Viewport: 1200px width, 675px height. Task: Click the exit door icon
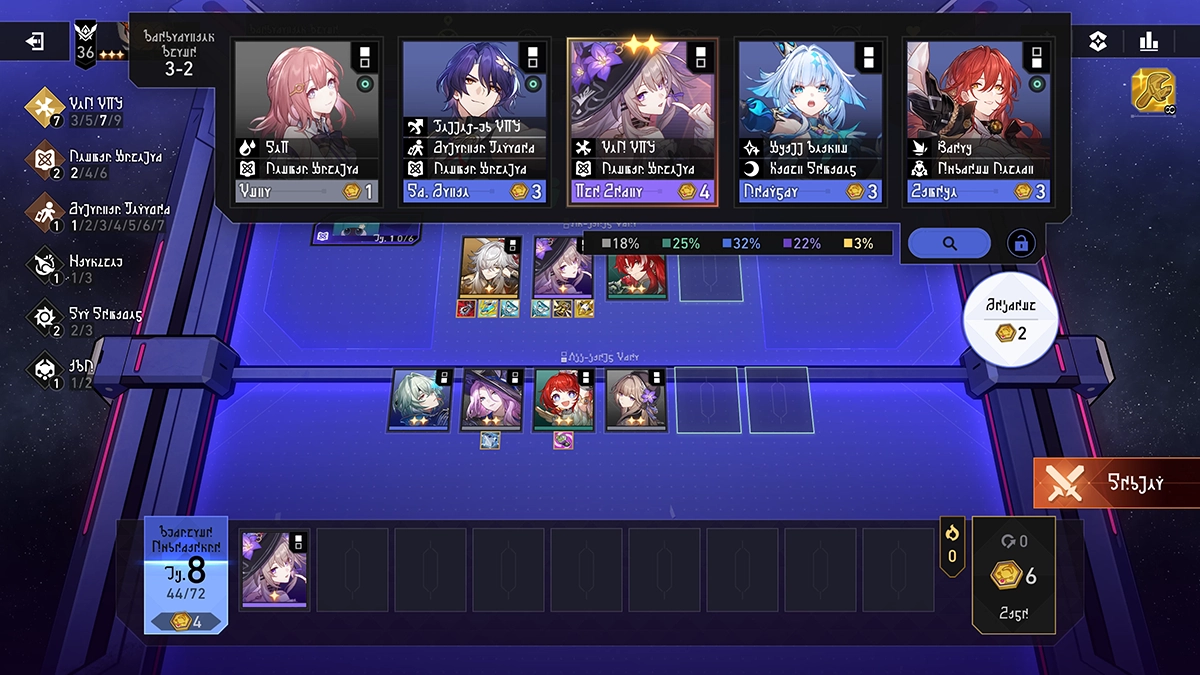(36, 42)
